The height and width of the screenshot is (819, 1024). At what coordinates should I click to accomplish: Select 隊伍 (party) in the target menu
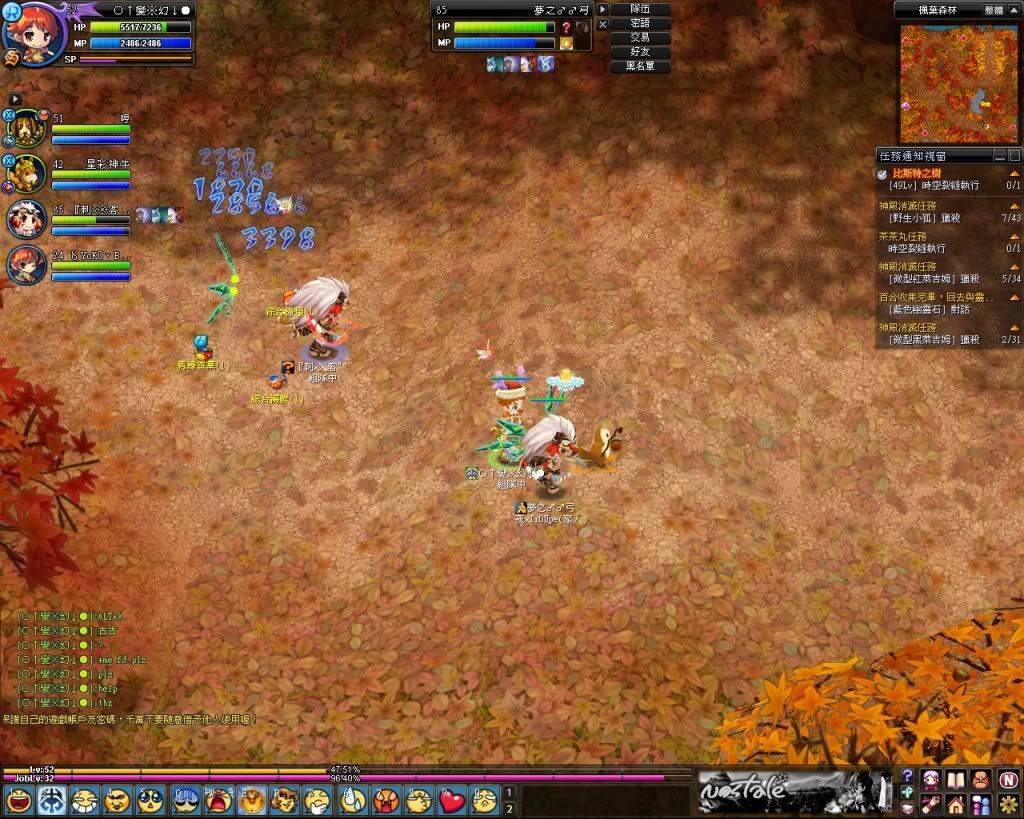click(640, 9)
